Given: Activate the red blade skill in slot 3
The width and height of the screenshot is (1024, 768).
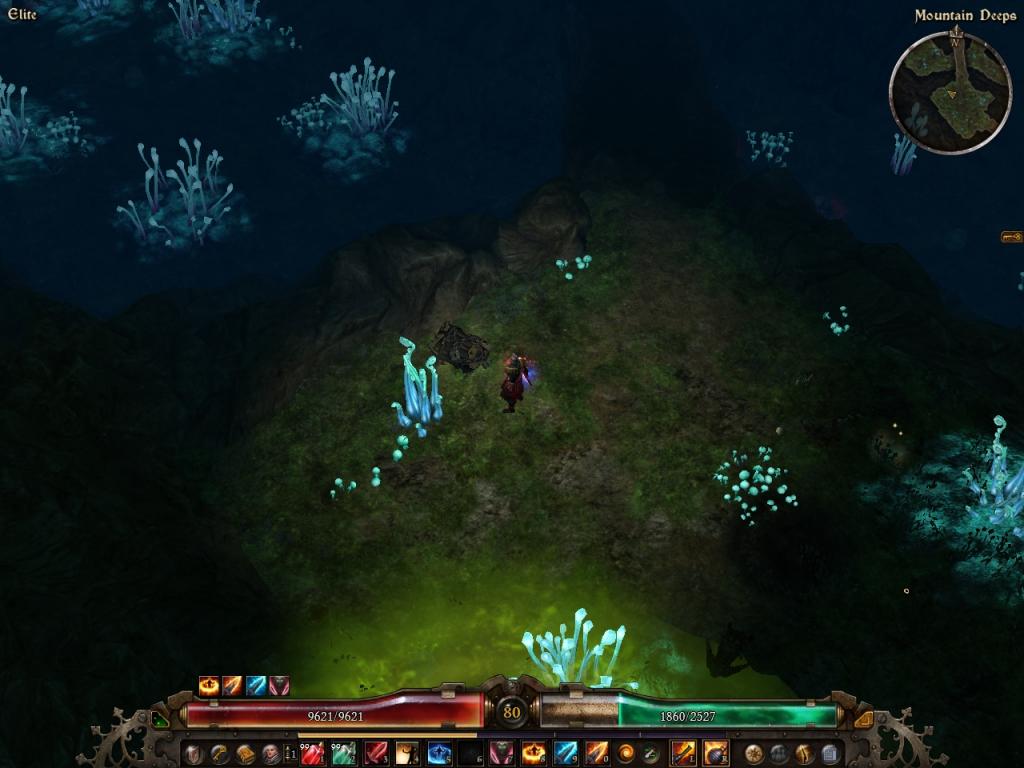Looking at the screenshot, I should pos(375,753).
